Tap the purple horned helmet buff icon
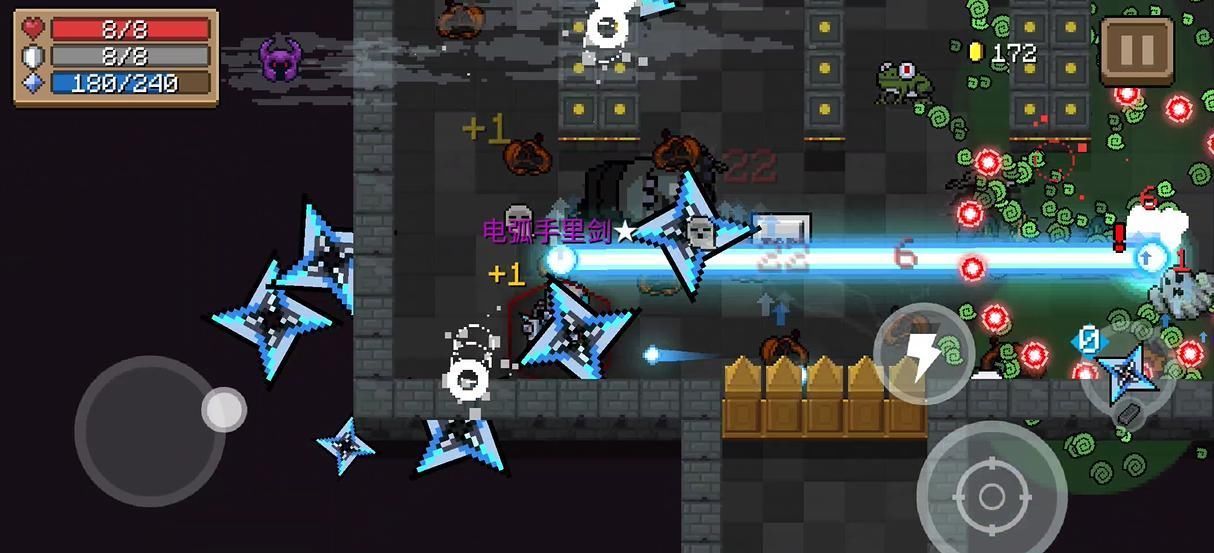This screenshot has height=553, width=1214. [x=281, y=60]
